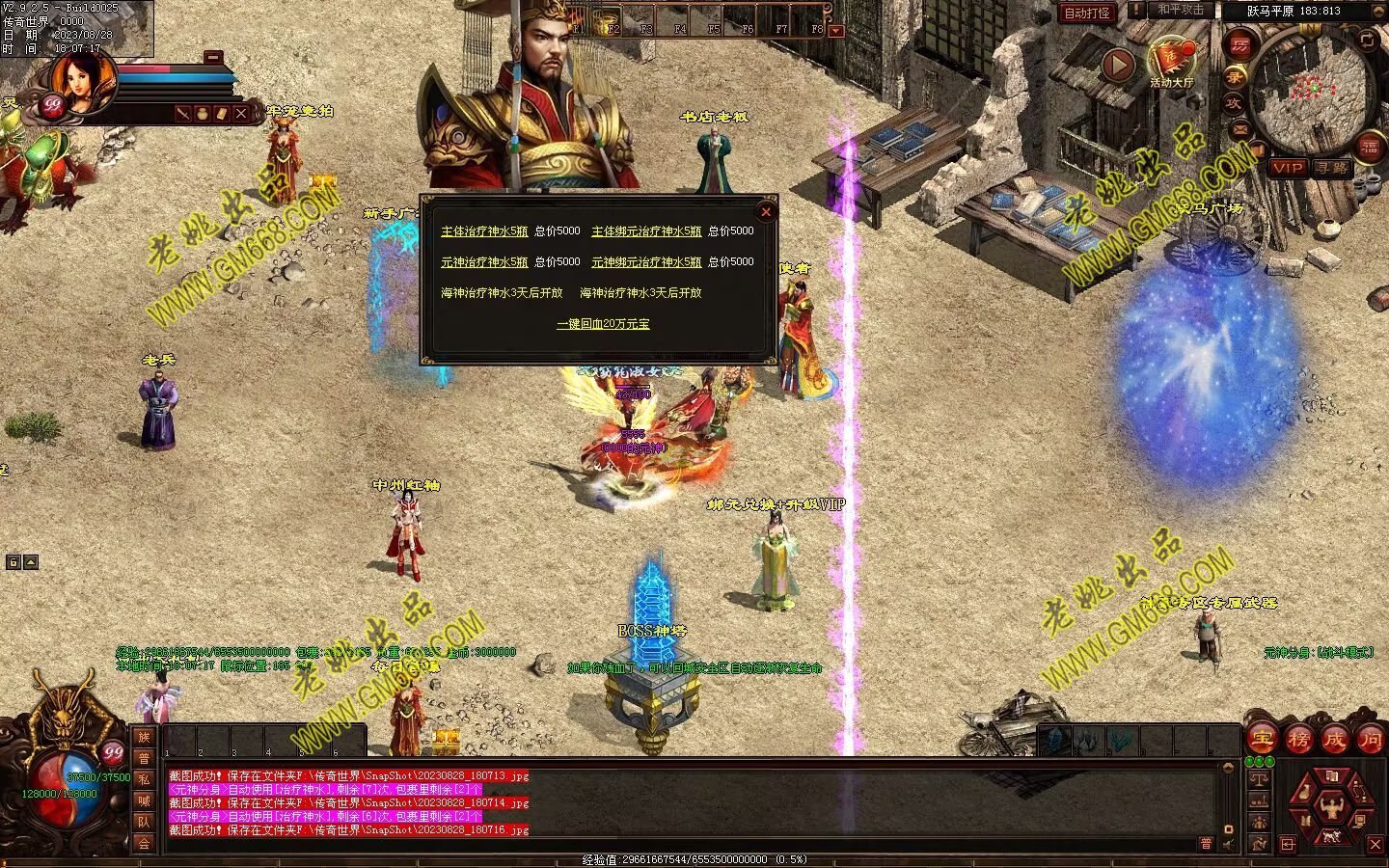Image resolution: width=1389 pixels, height=868 pixels.
Task: Select 元神绑元治疗神水5瓶 offer
Action: pyautogui.click(x=646, y=262)
